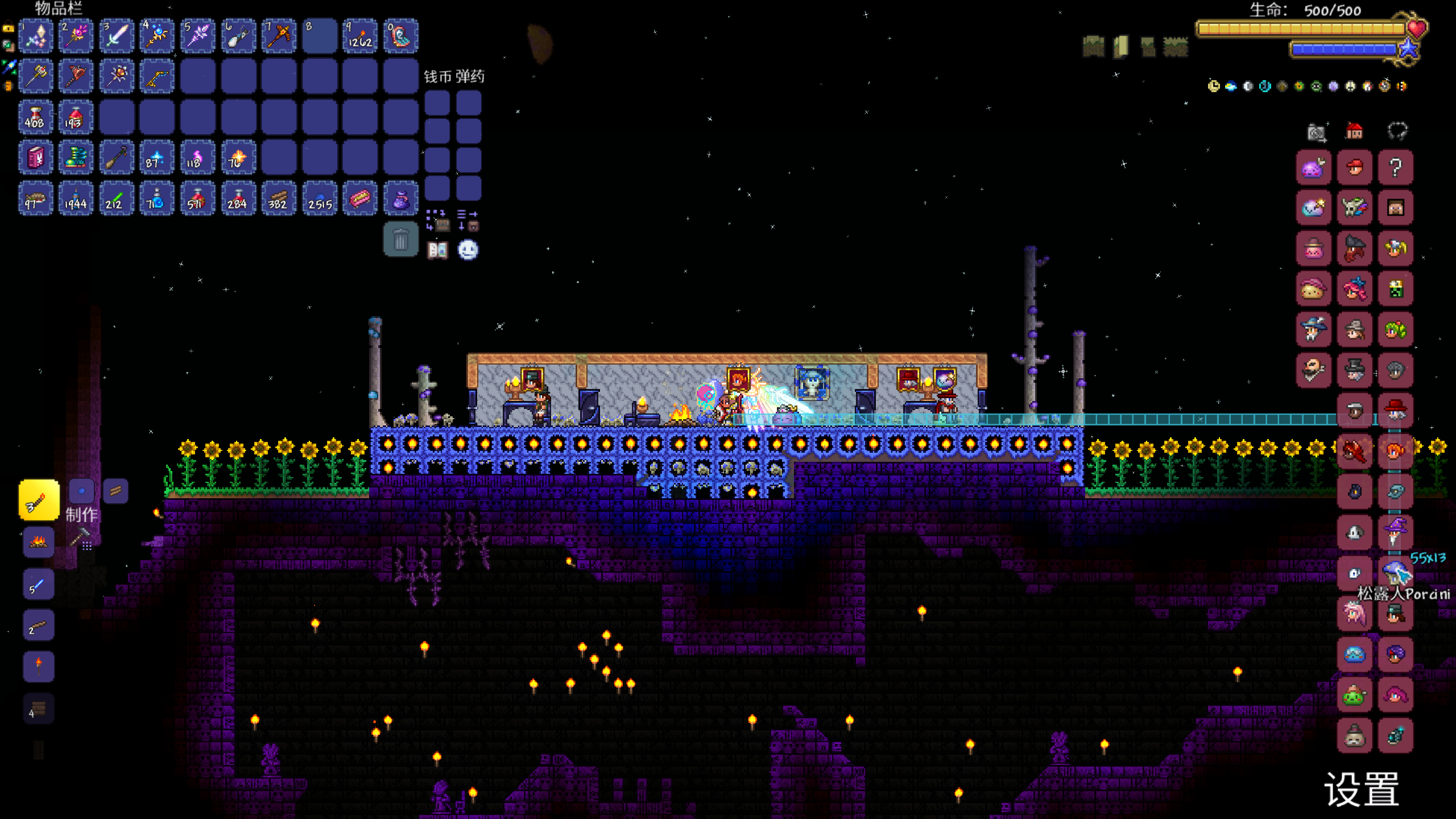The image size is (1456, 819).
Task: Switch to the red house housing tab
Action: (1354, 132)
